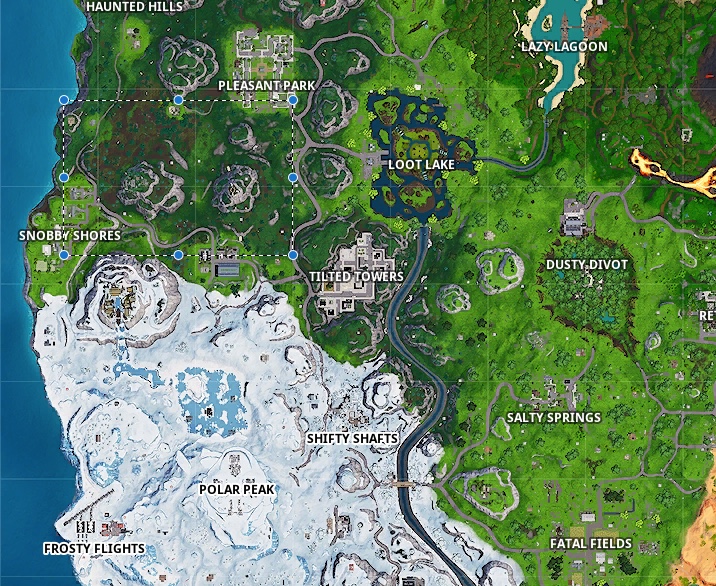Choose Tilted Towers on the map
Image resolution: width=716 pixels, height=586 pixels.
356,276
